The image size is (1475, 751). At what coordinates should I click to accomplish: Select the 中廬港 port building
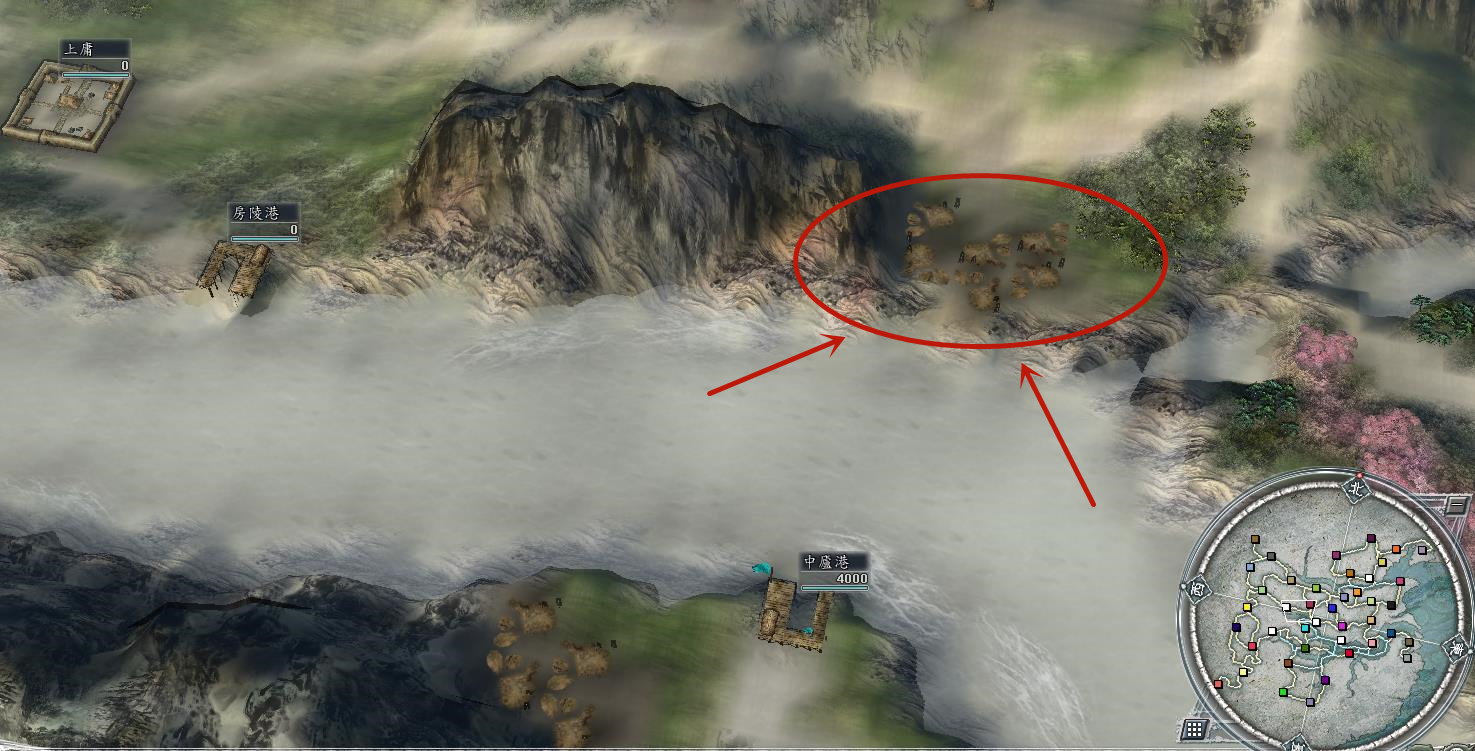[x=790, y=615]
